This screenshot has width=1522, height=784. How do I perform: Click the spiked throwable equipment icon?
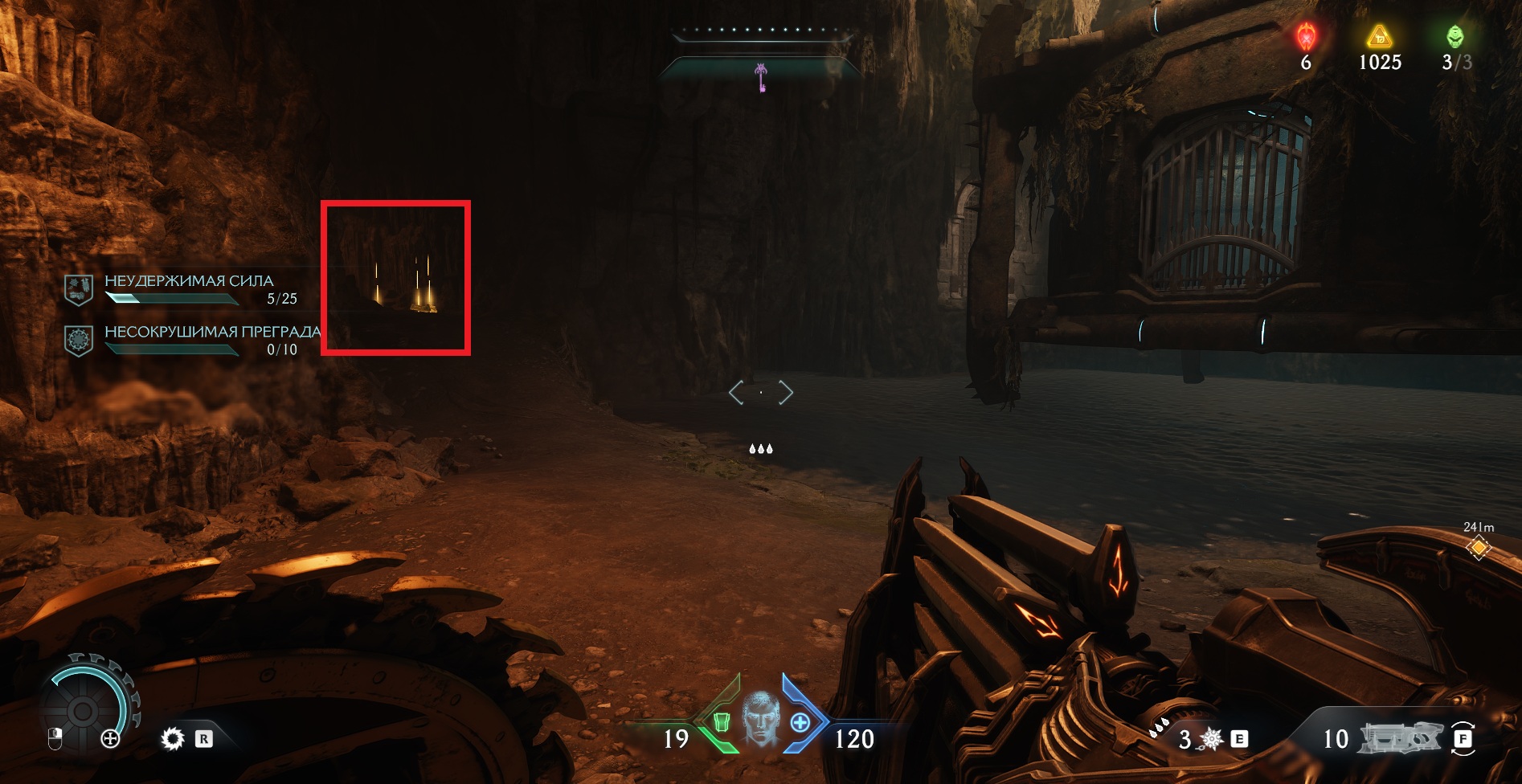[1211, 739]
